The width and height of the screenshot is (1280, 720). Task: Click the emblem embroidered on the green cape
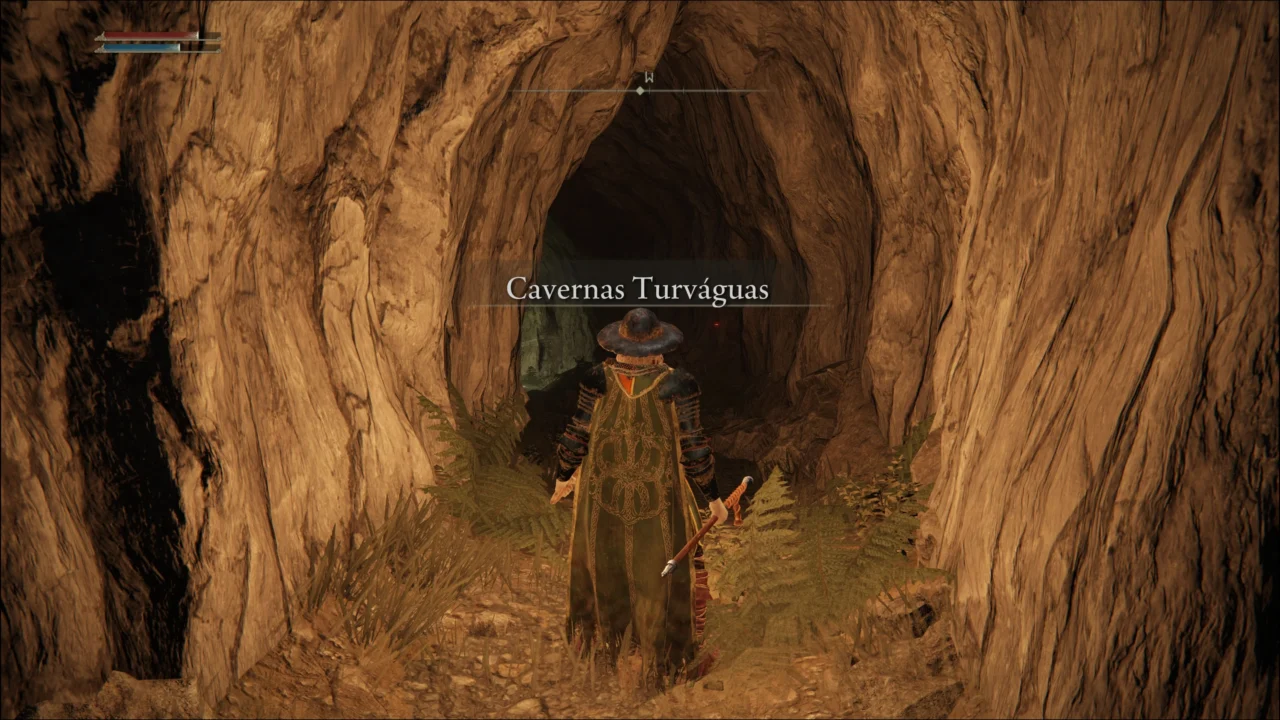pyautogui.click(x=630, y=470)
